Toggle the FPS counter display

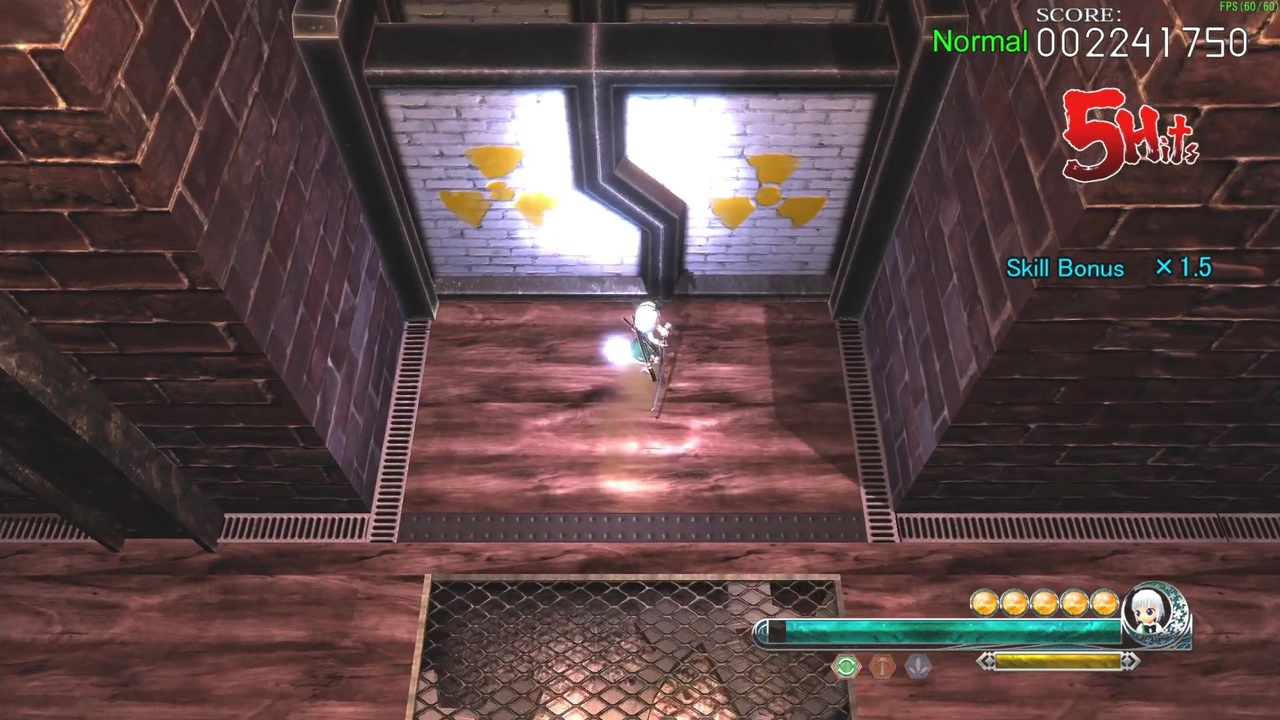click(1248, 6)
